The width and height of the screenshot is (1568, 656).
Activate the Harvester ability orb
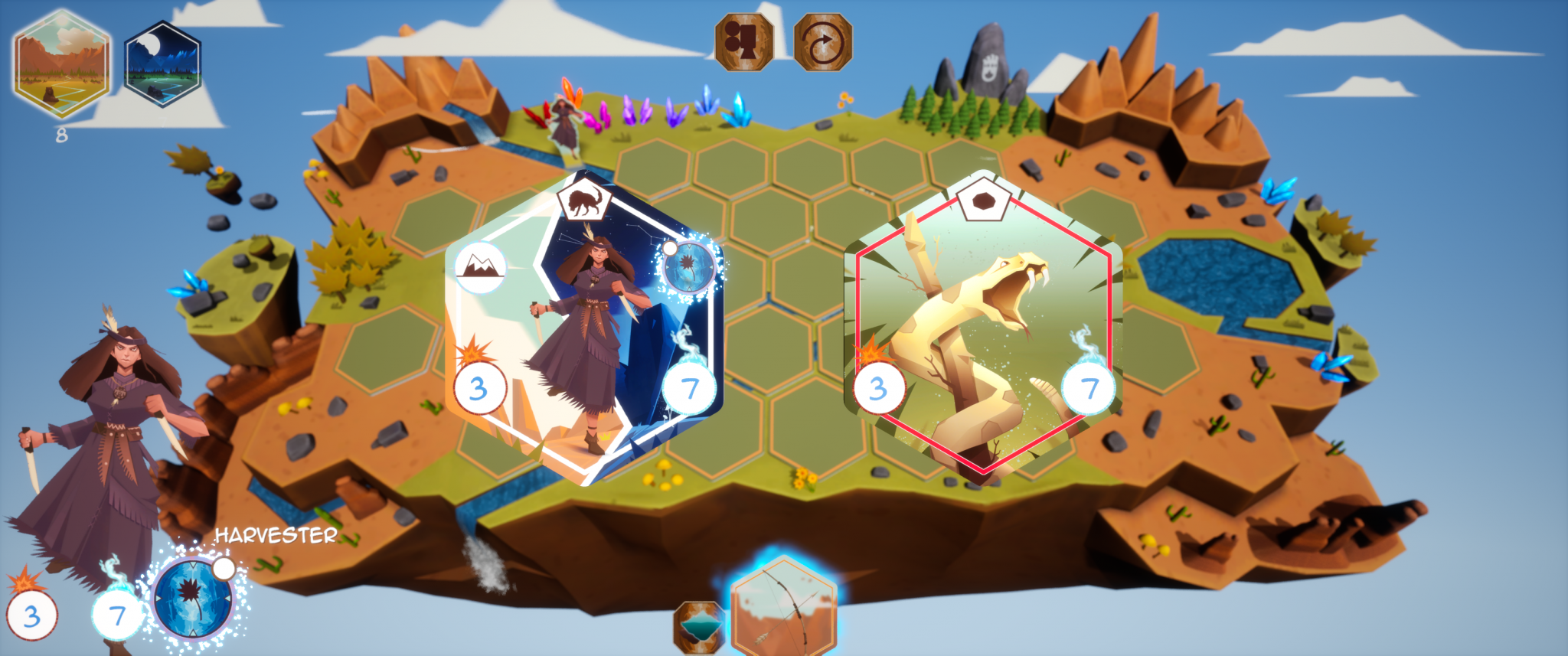pos(193,598)
